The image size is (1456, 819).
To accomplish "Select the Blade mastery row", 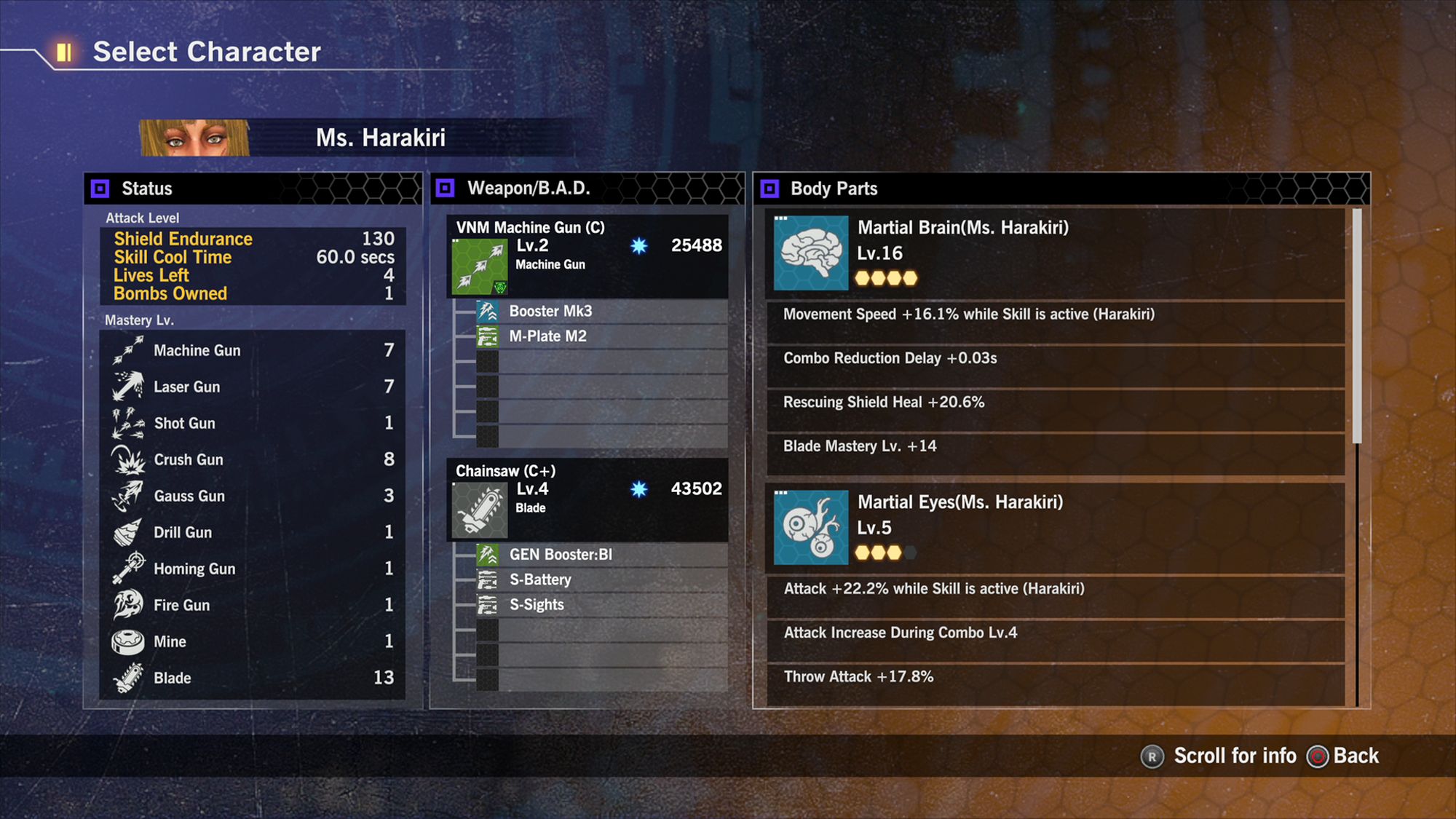I will click(252, 678).
